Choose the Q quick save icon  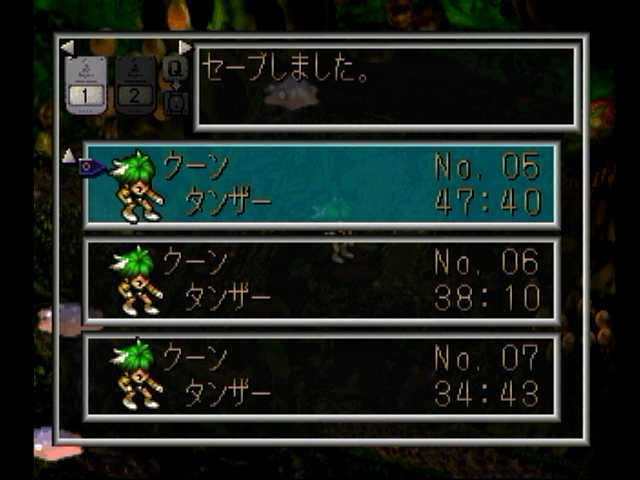pyautogui.click(x=174, y=67)
